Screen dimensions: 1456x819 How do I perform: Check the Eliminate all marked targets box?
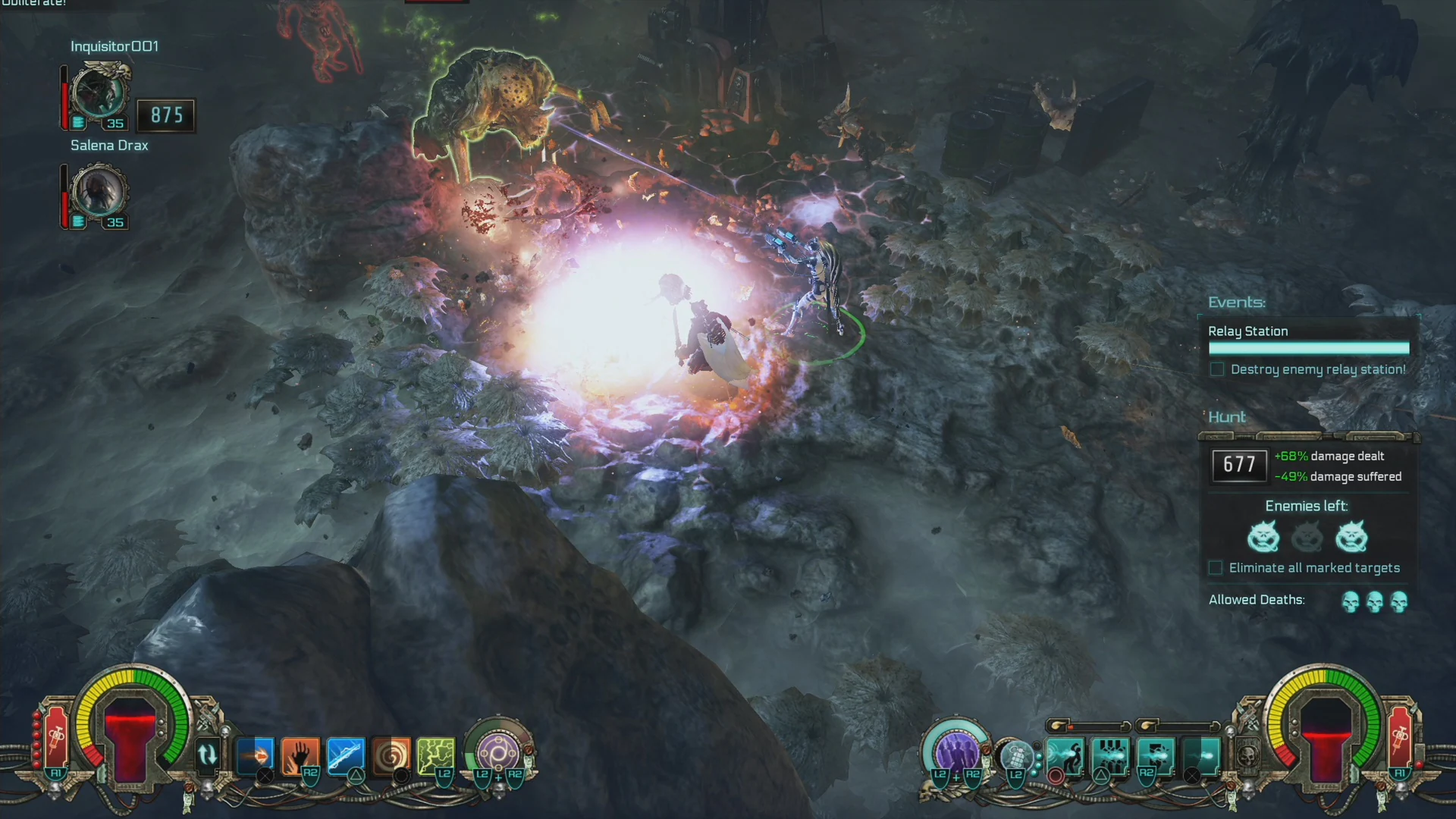(x=1216, y=567)
